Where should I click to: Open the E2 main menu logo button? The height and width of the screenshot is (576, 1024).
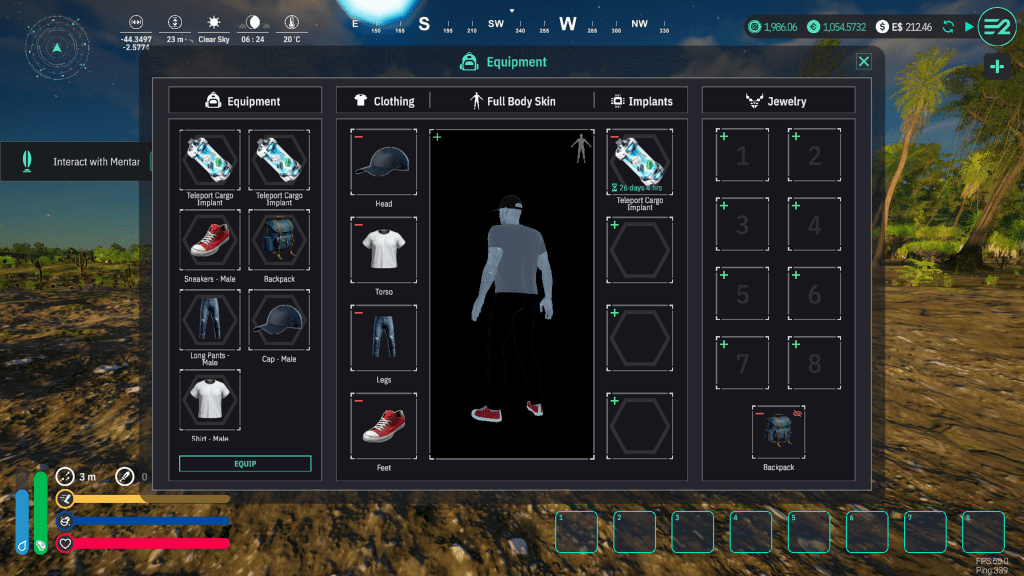pos(997,26)
